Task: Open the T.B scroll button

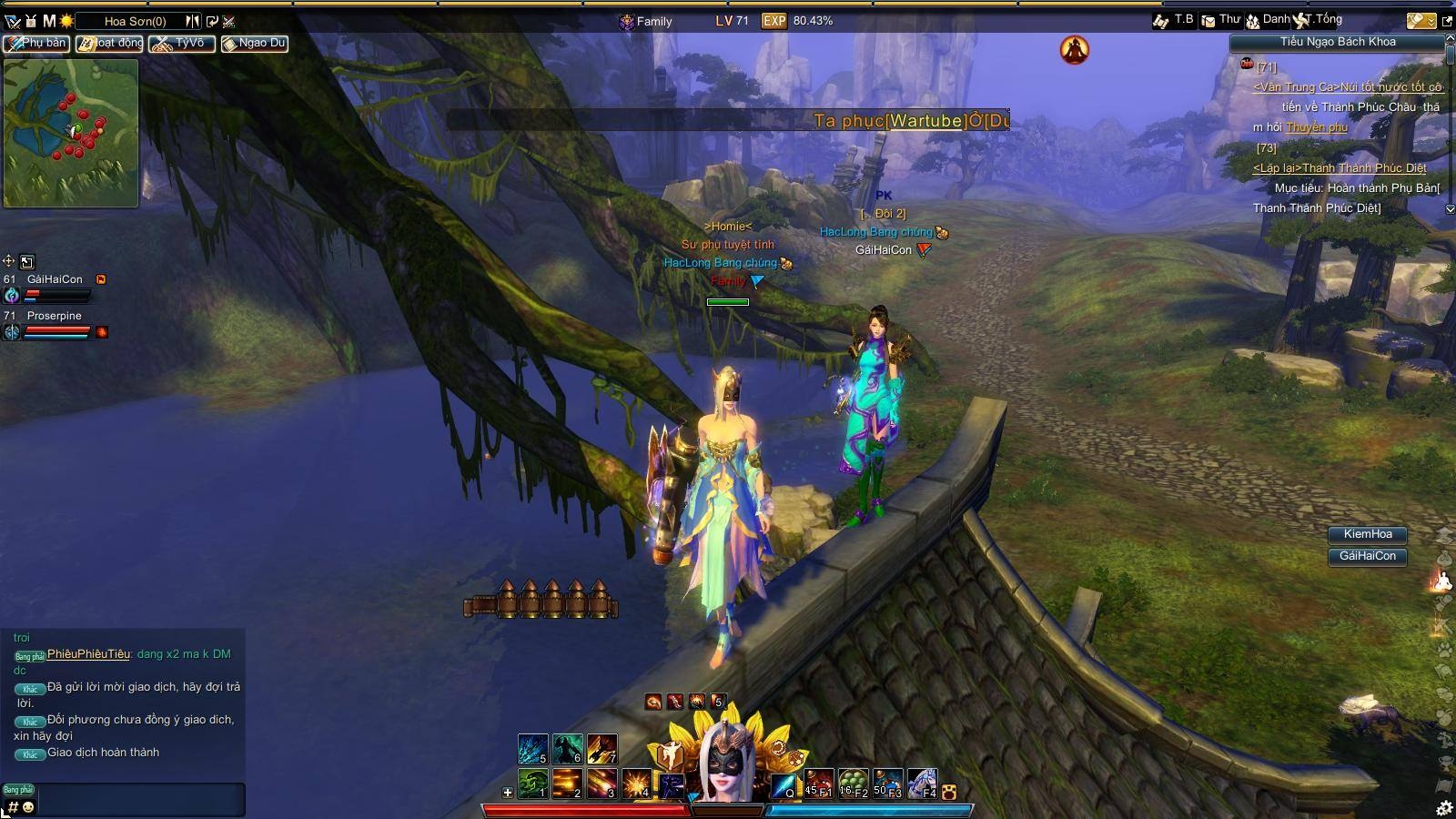Action: [1173, 20]
